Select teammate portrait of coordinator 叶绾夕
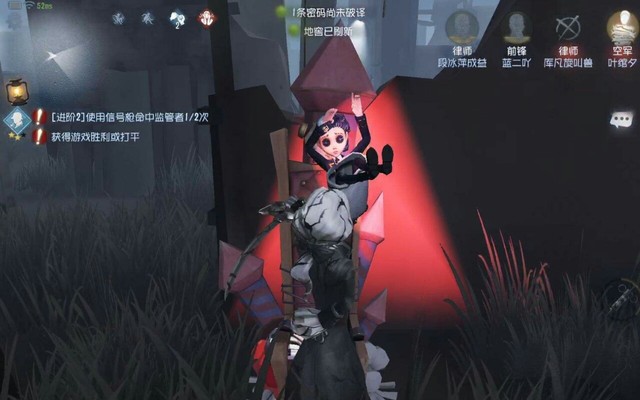This screenshot has height=400, width=640. (622, 28)
